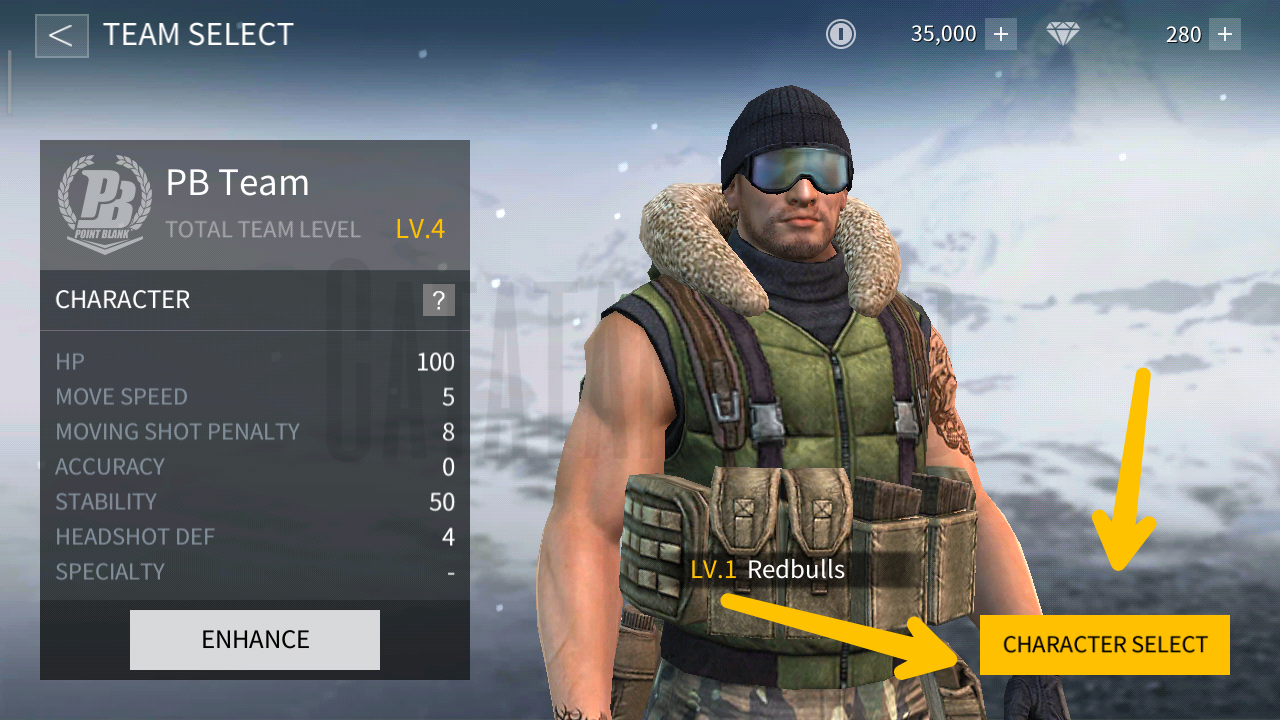The height and width of the screenshot is (720, 1280).
Task: Click the plus icon to buy more diamonds
Action: tap(1225, 34)
